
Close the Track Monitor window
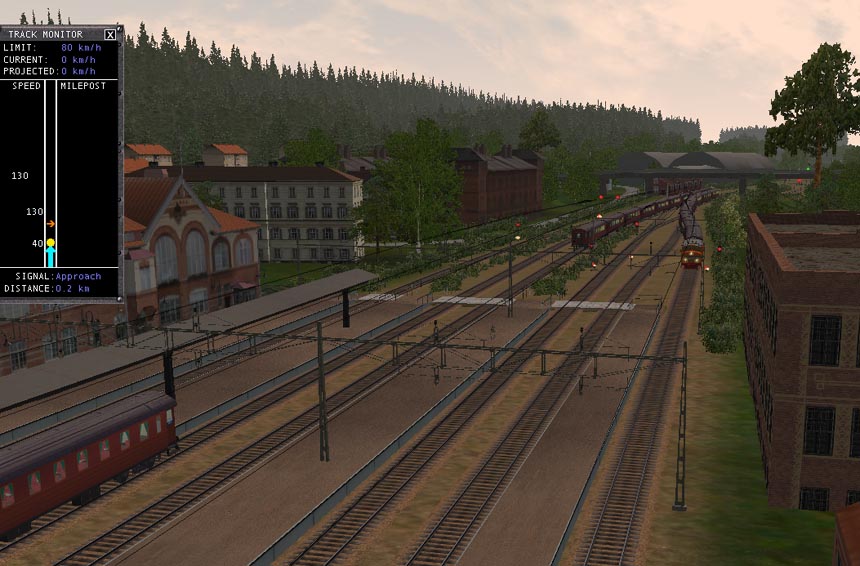click(110, 34)
